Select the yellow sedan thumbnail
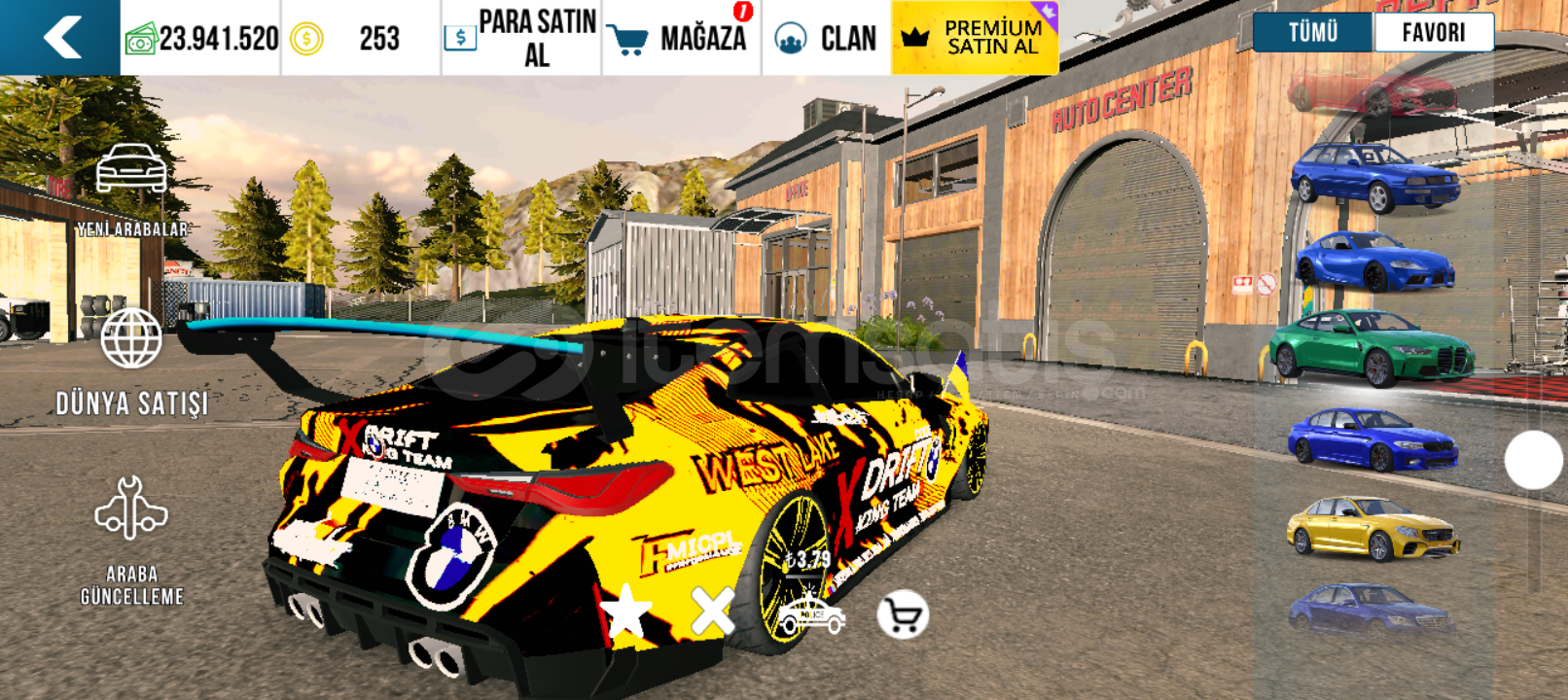This screenshot has height=700, width=1568. coord(1372,528)
